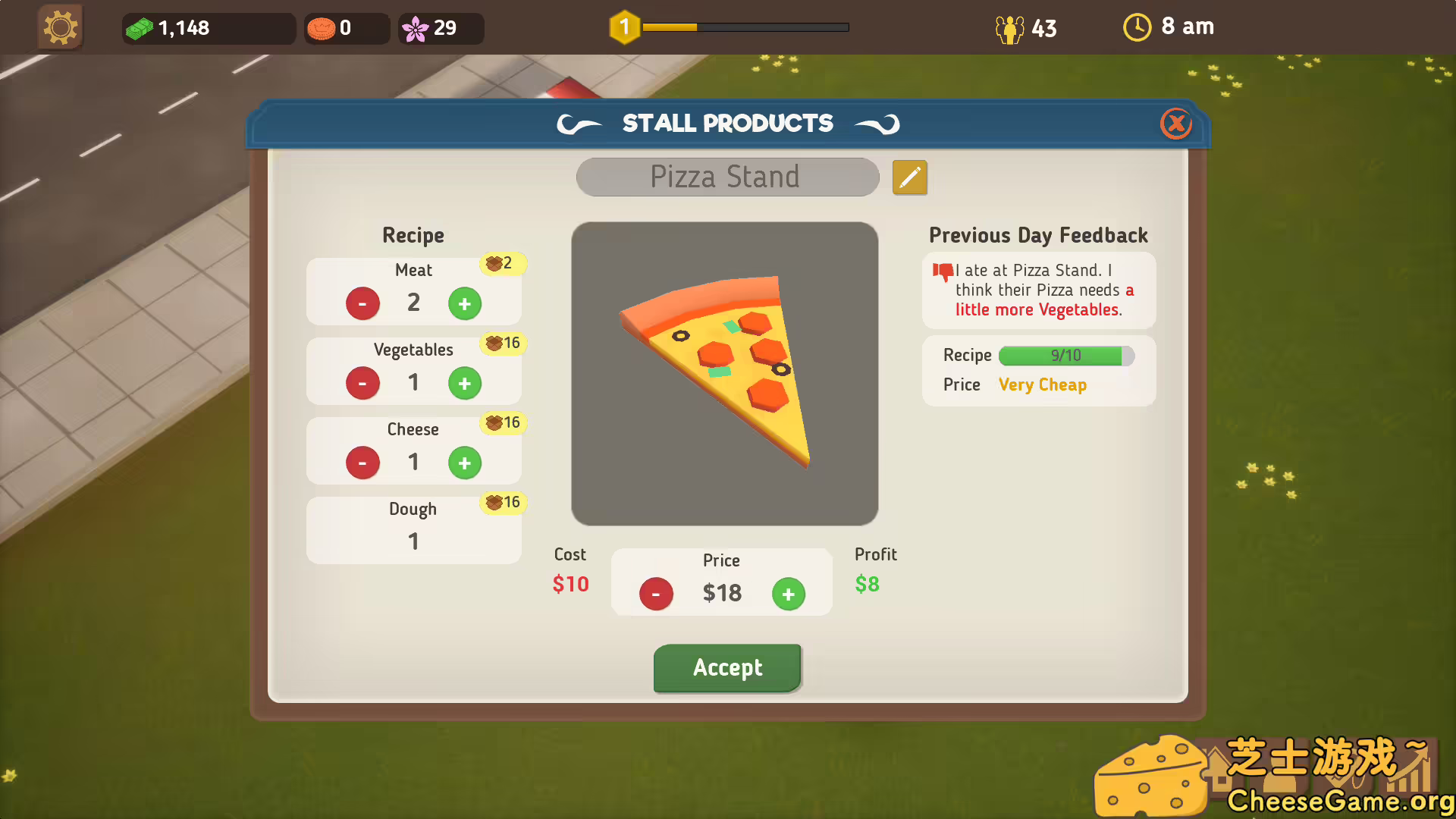Viewport: 1456px width, 819px height.
Task: Open the pencil edit icon beside Pizza Stand
Action: coord(909,177)
